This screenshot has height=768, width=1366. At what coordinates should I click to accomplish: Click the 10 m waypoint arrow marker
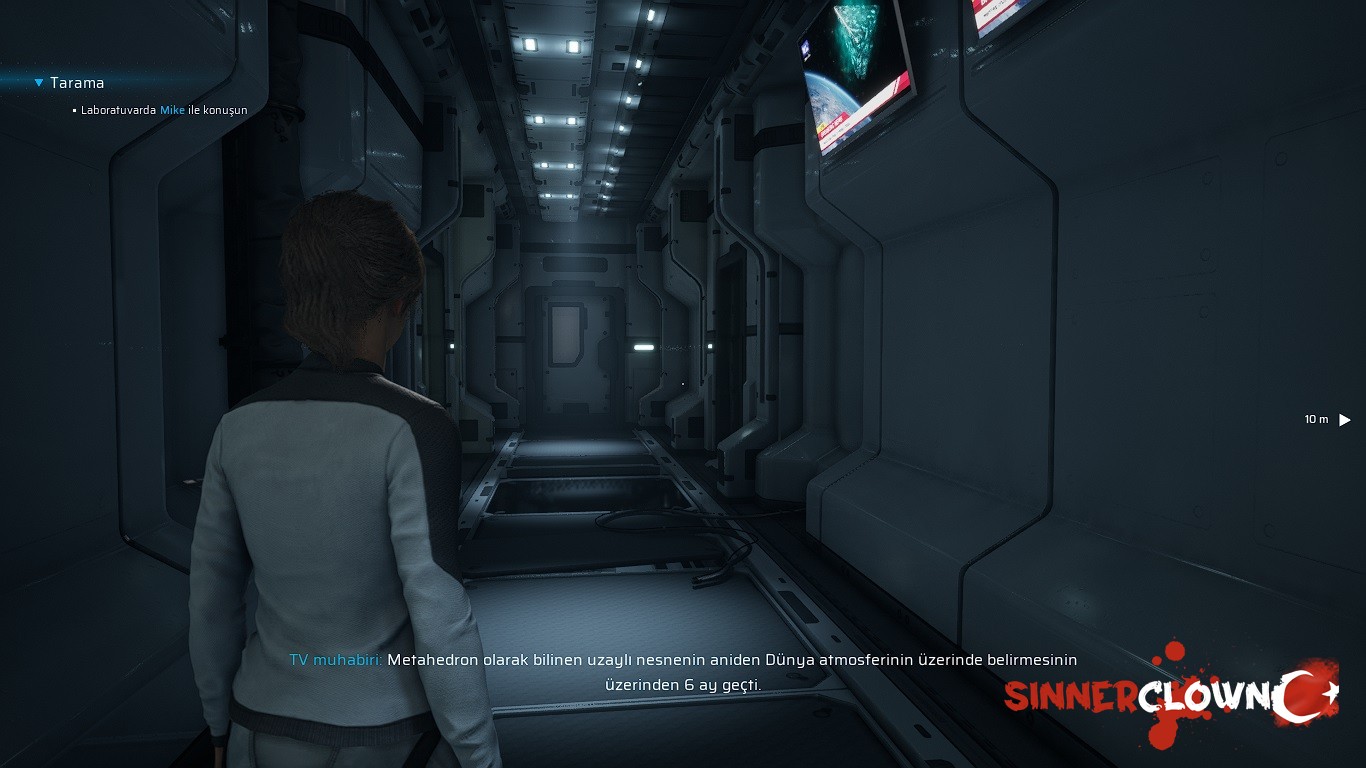click(1344, 420)
